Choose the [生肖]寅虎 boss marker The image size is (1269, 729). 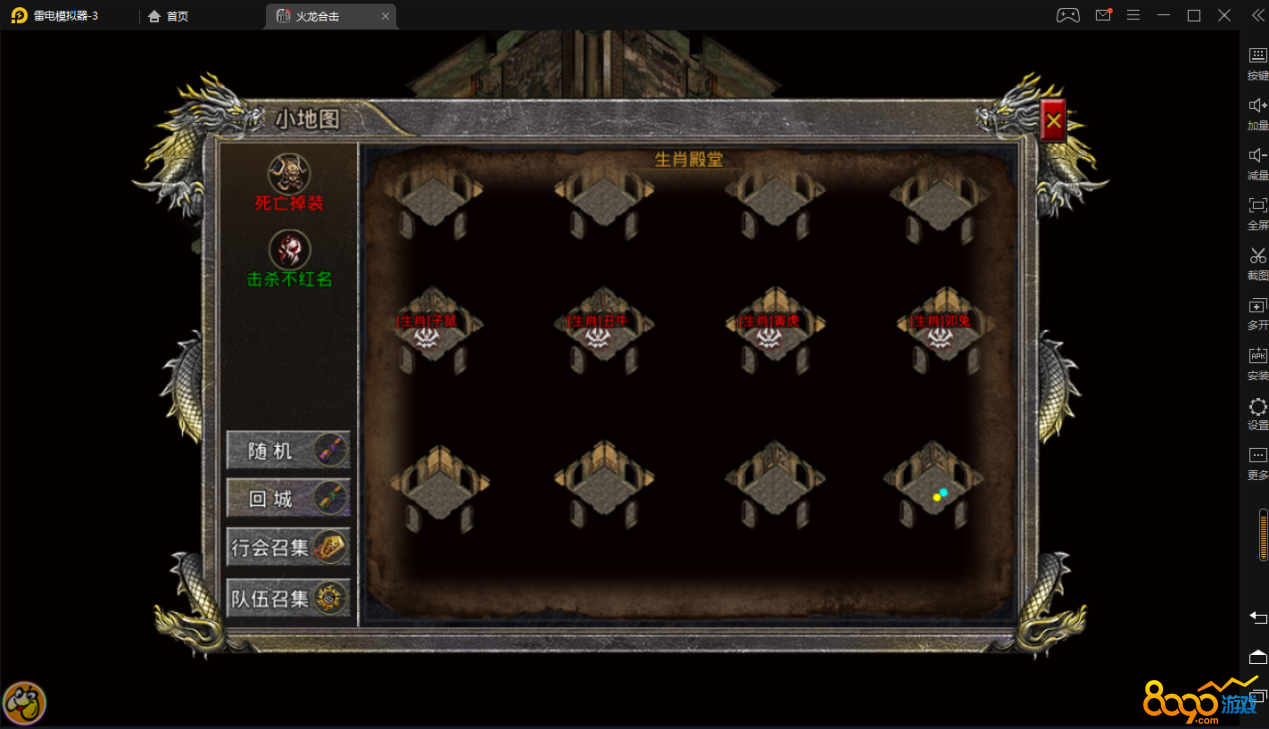click(769, 334)
